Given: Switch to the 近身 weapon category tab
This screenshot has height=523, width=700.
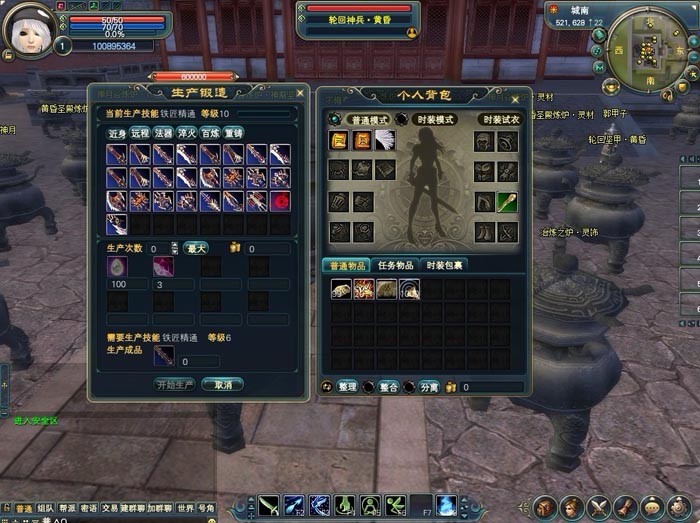Looking at the screenshot, I should click(117, 132).
